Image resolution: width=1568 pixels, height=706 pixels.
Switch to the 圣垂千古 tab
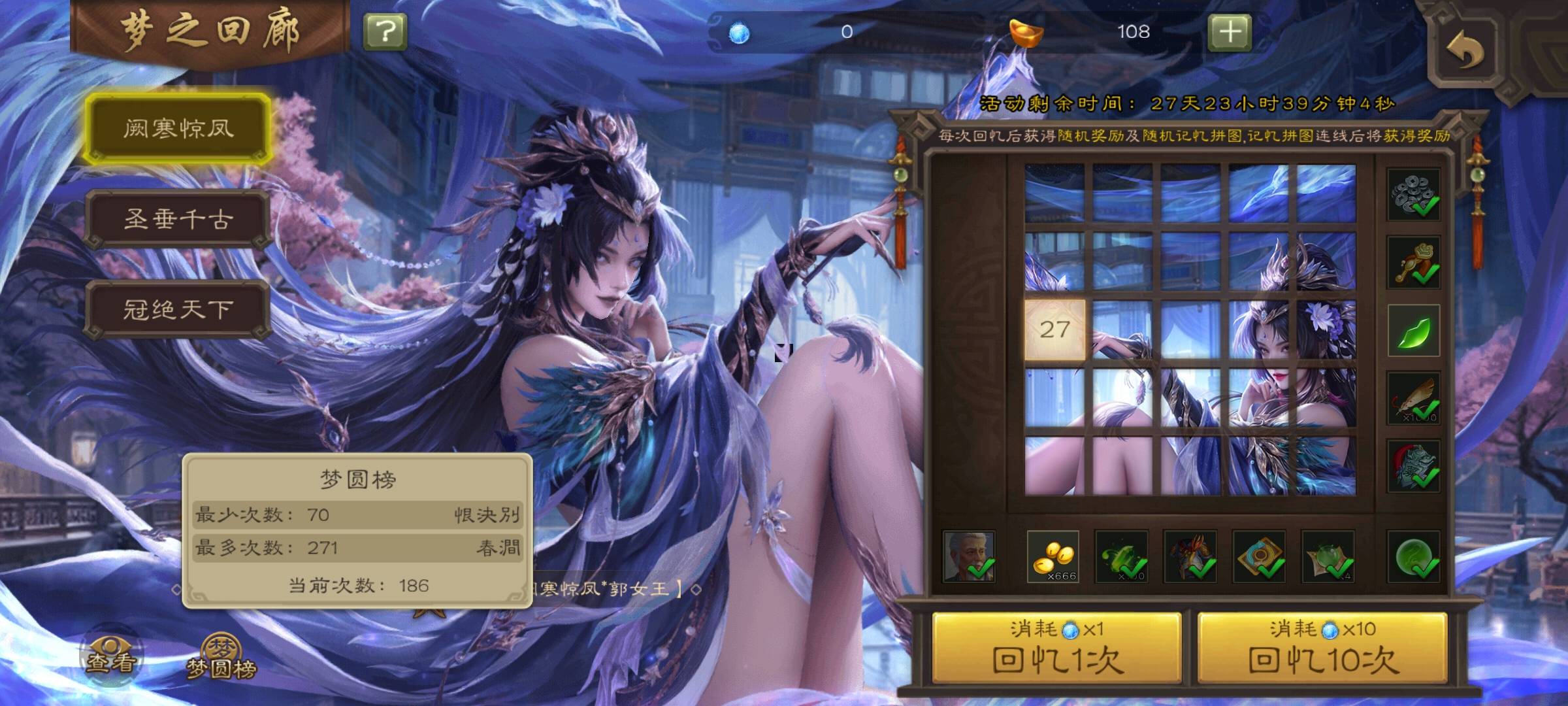pos(178,219)
